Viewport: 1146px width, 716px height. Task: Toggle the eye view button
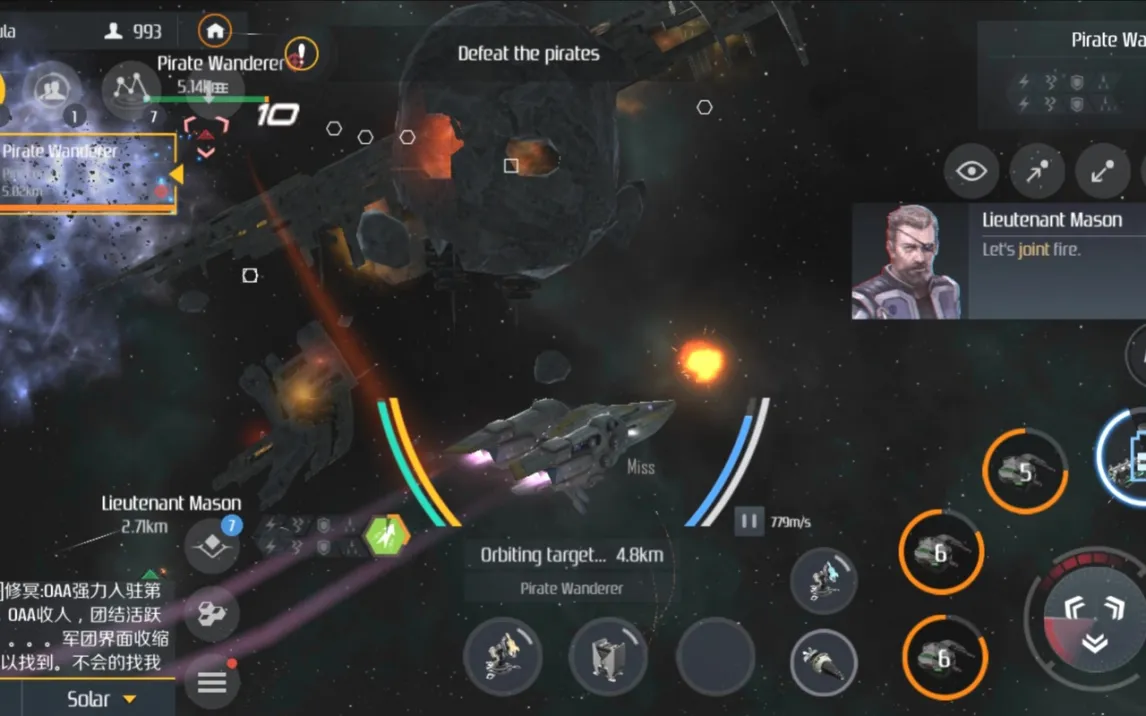tap(971, 171)
